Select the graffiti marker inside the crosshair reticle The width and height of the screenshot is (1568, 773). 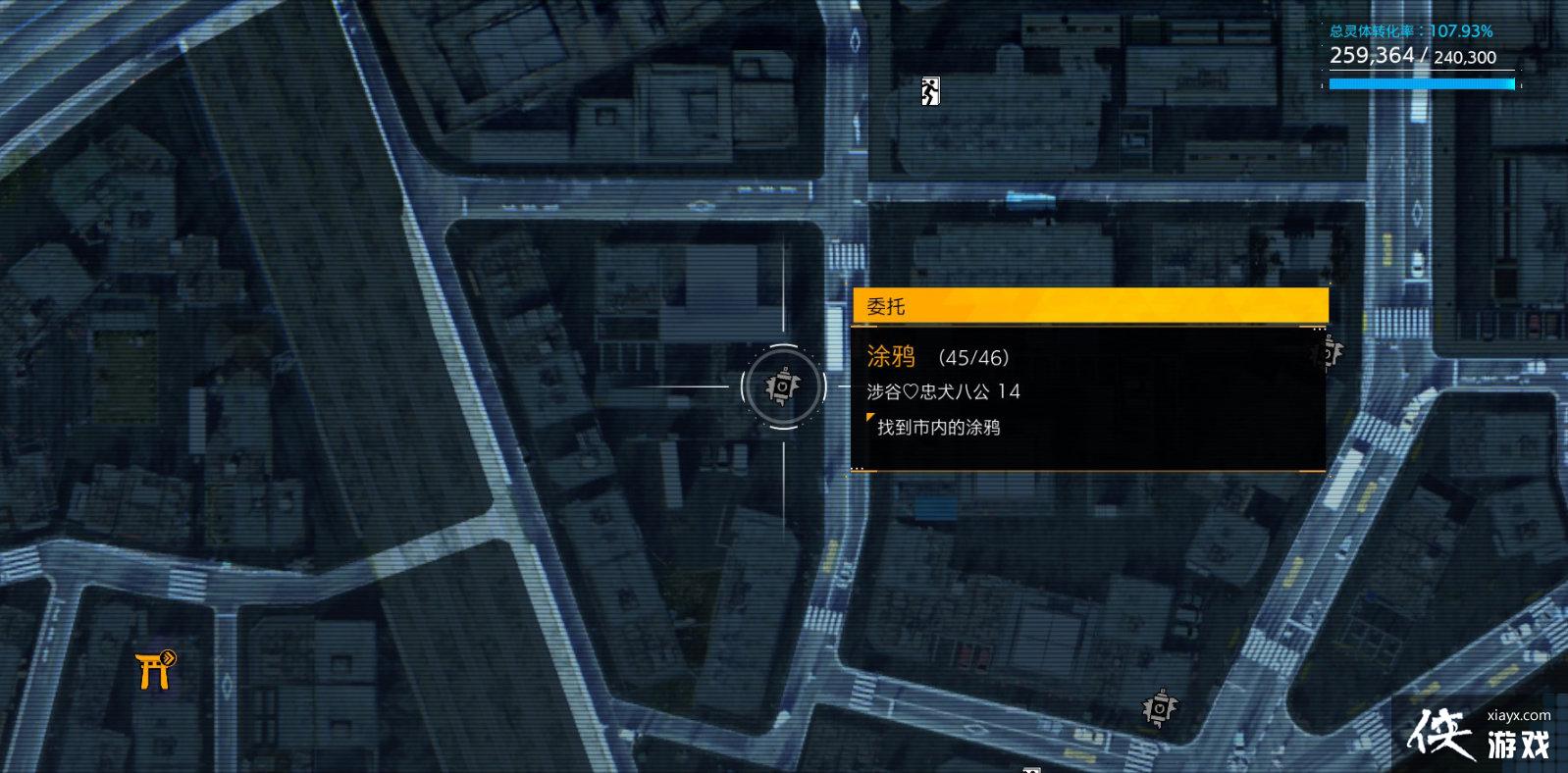[782, 386]
